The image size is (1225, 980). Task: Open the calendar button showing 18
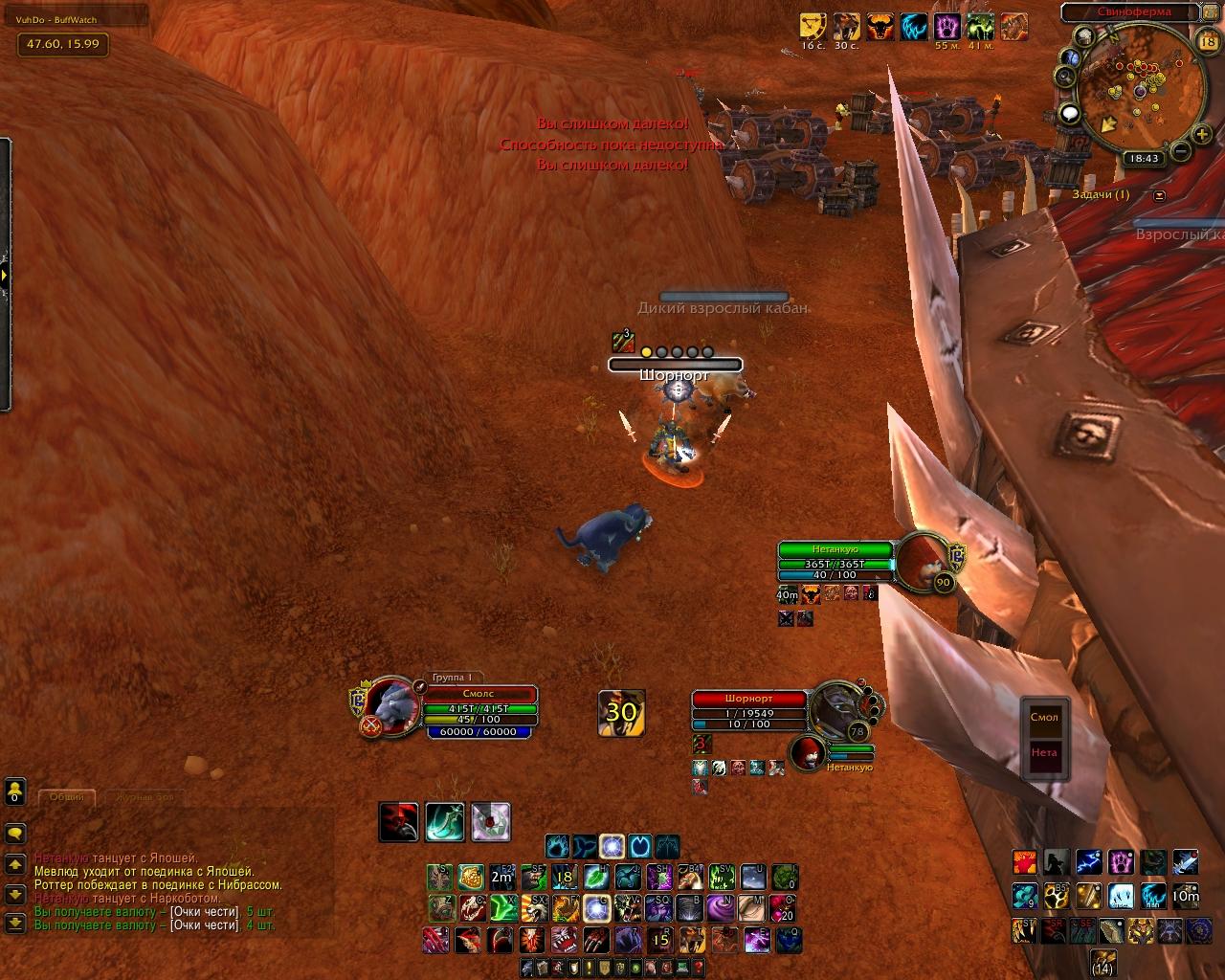1207,40
